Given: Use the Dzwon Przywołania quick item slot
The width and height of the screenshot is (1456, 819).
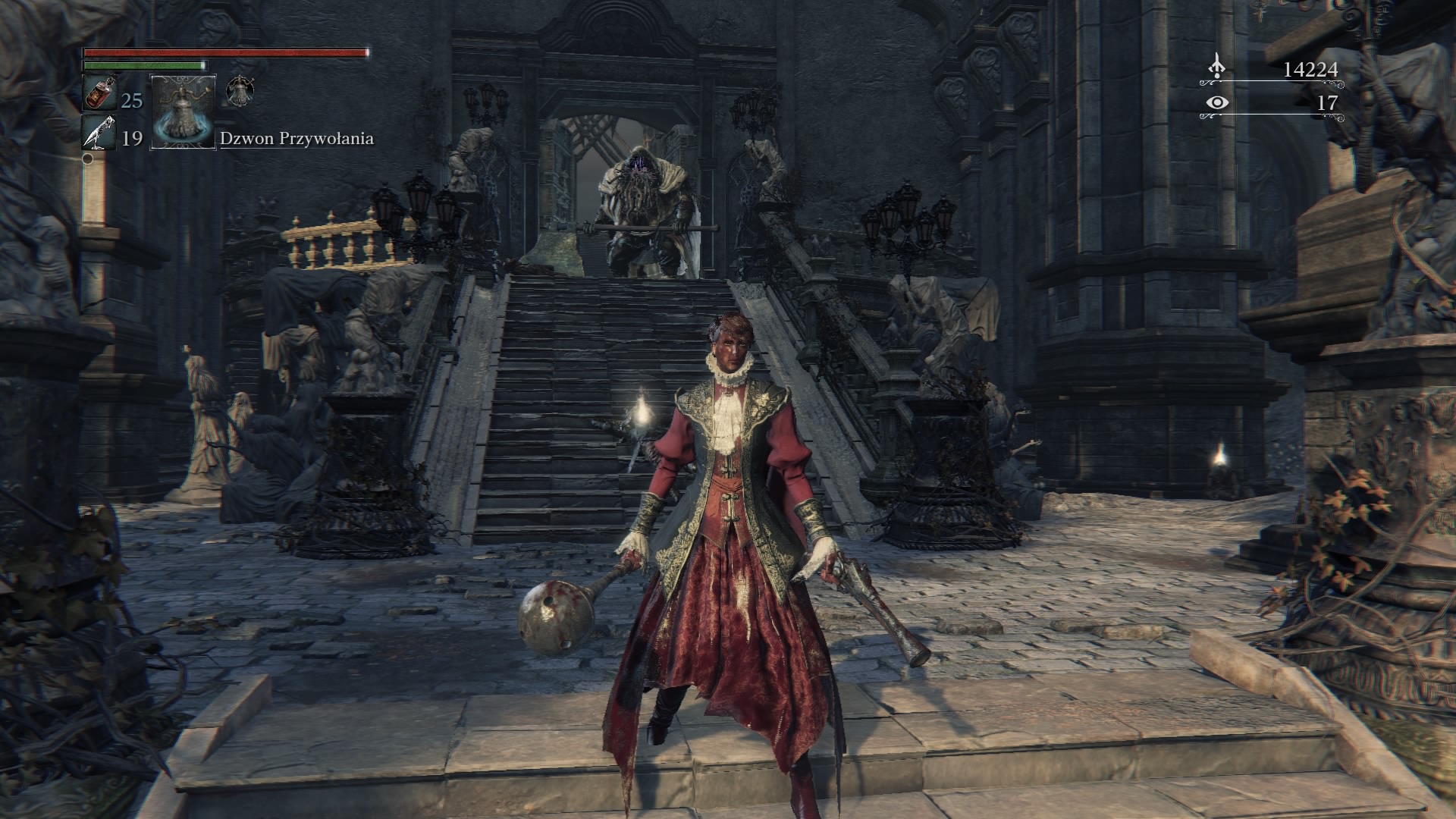Looking at the screenshot, I should [184, 111].
